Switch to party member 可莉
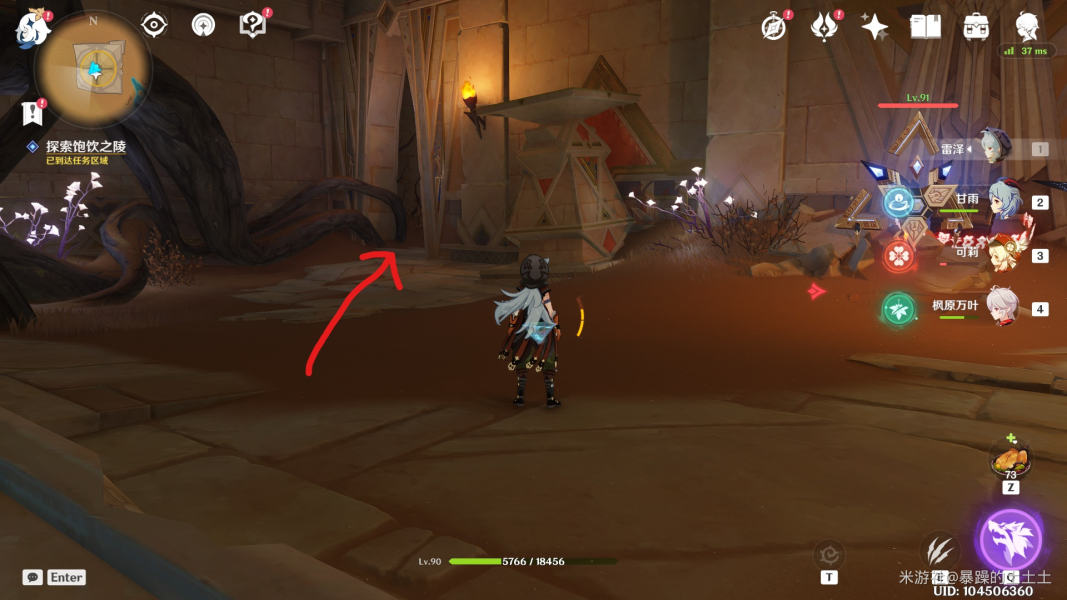This screenshot has width=1067, height=600. point(1000,254)
